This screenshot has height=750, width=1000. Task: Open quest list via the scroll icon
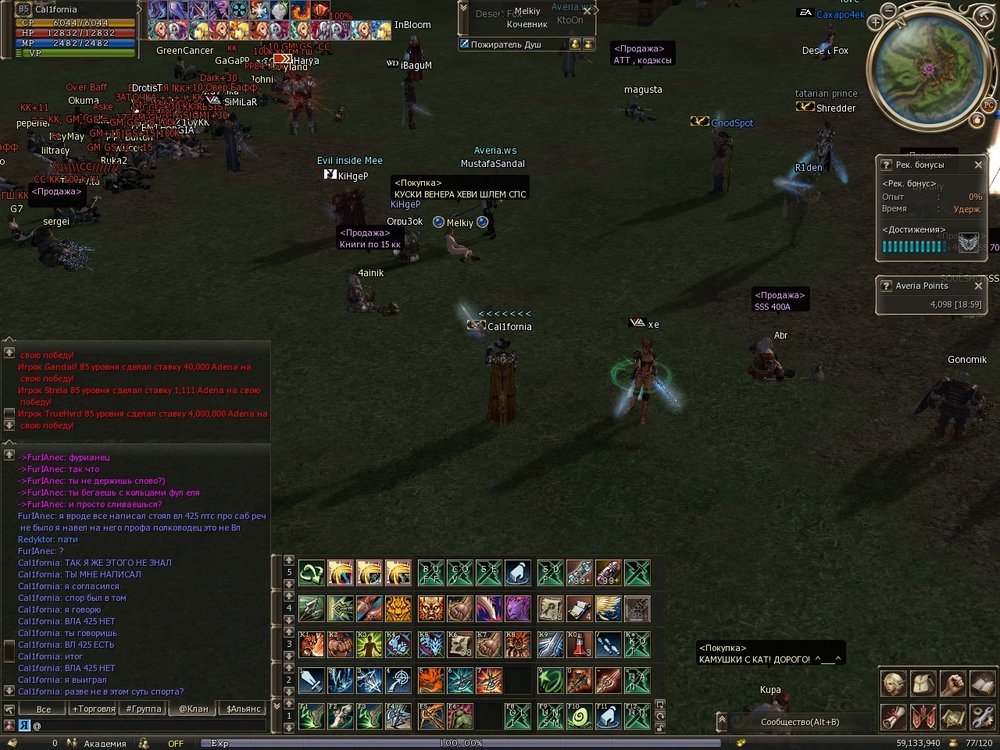click(x=893, y=716)
